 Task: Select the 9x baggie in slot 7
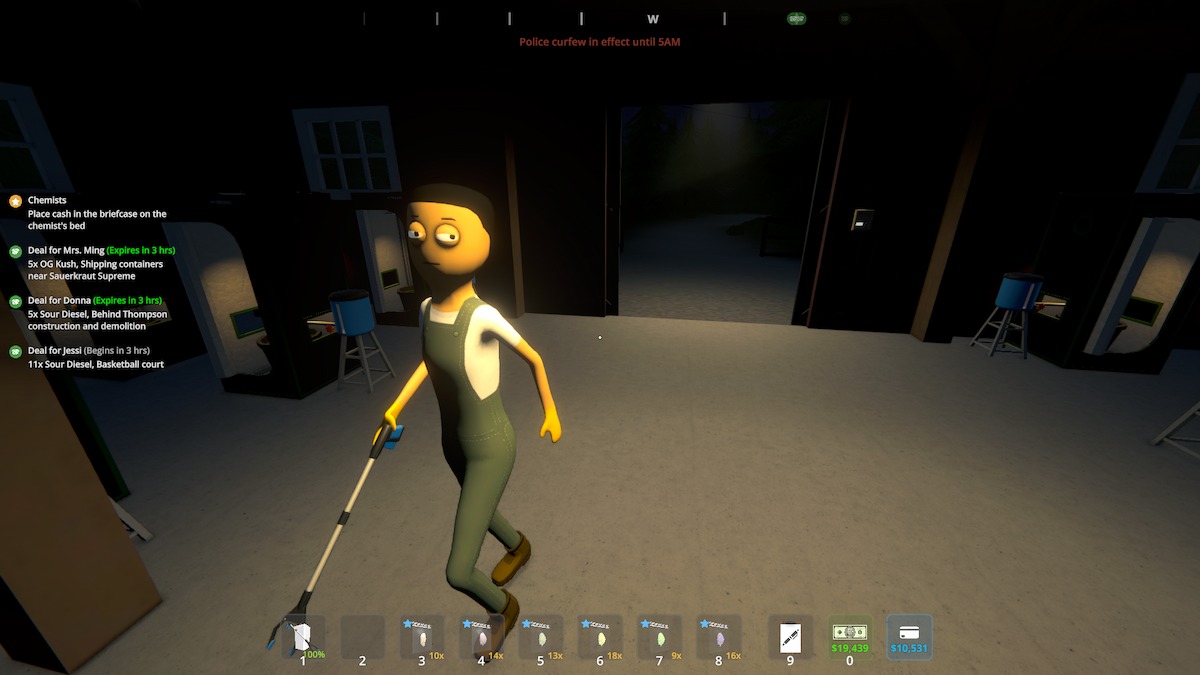click(659, 636)
